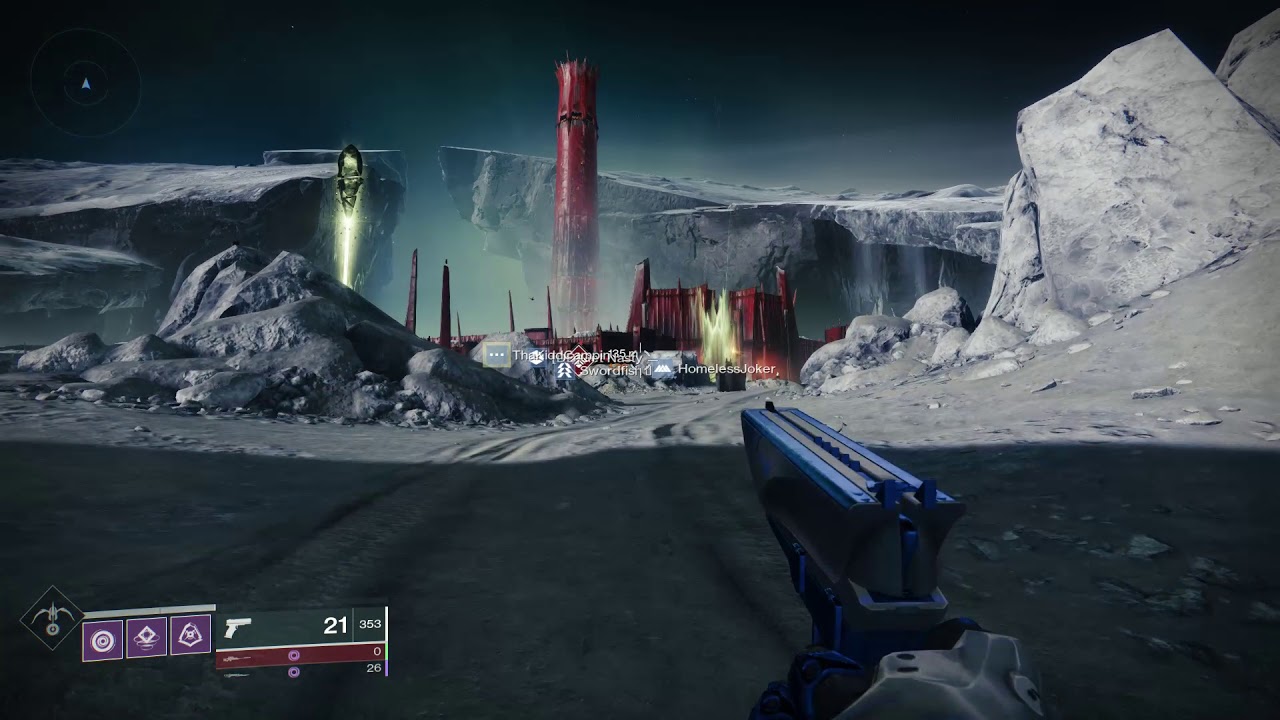Click the circular radar in the corner
1280x720 pixels.
tap(85, 83)
